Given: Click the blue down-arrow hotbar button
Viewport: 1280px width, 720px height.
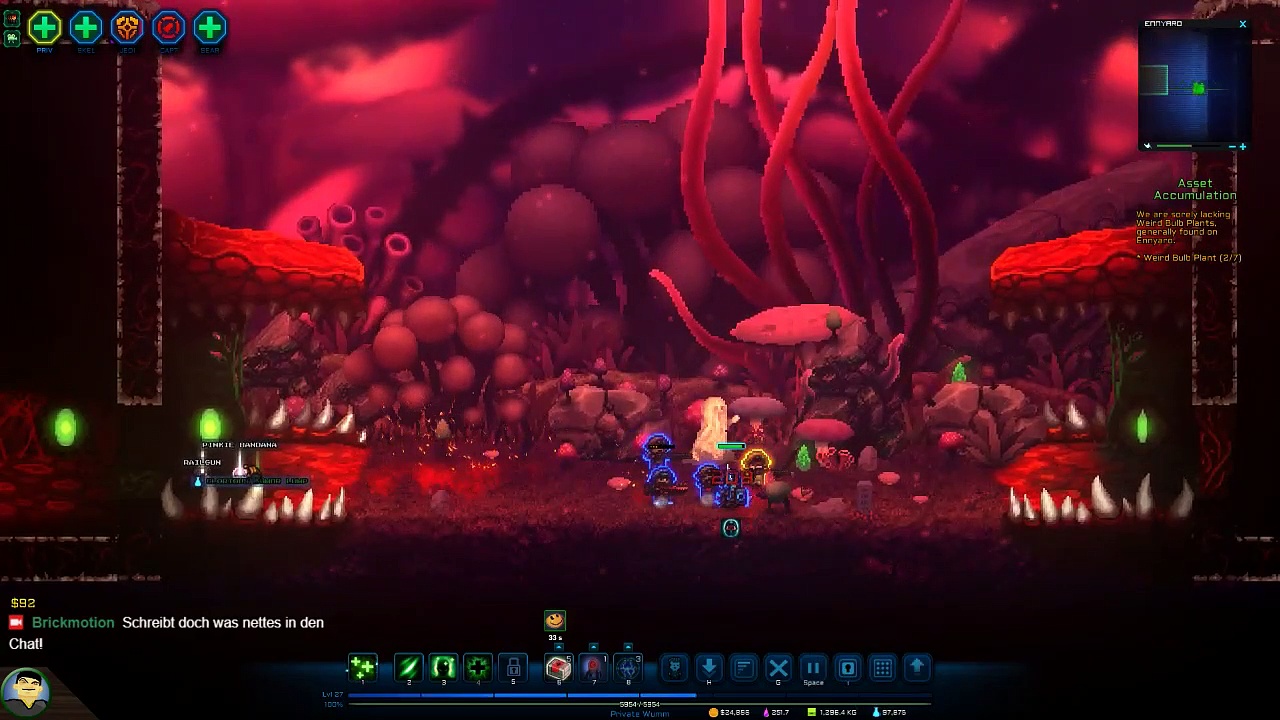Looking at the screenshot, I should (x=709, y=667).
